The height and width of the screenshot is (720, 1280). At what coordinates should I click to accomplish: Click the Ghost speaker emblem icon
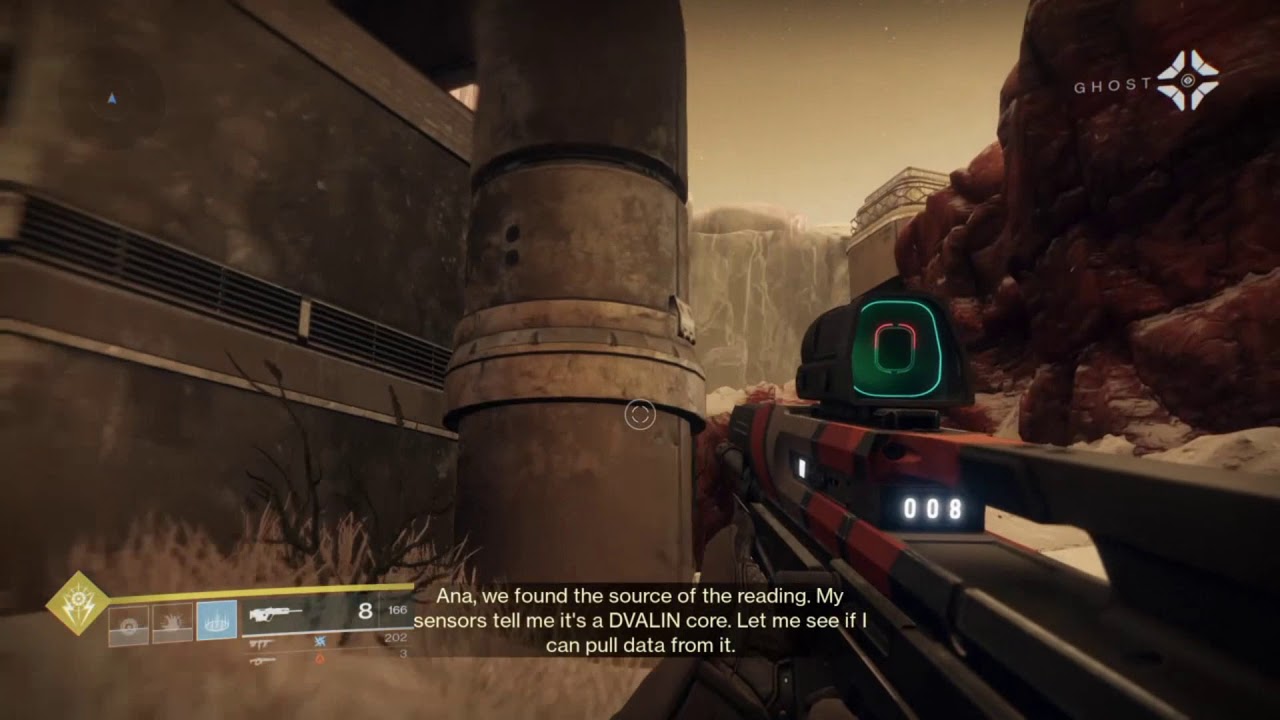point(1187,79)
